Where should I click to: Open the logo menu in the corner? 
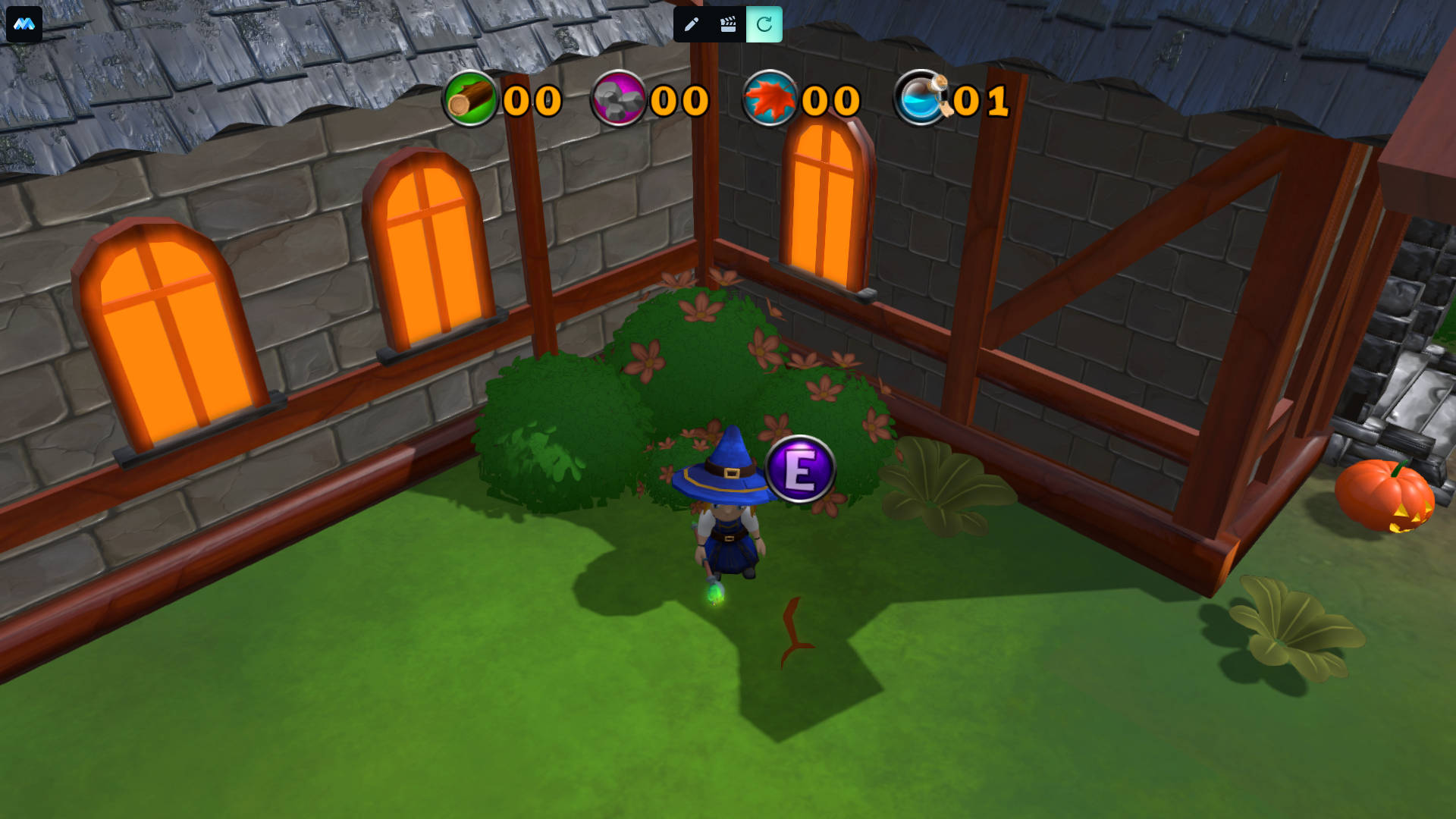point(24,24)
